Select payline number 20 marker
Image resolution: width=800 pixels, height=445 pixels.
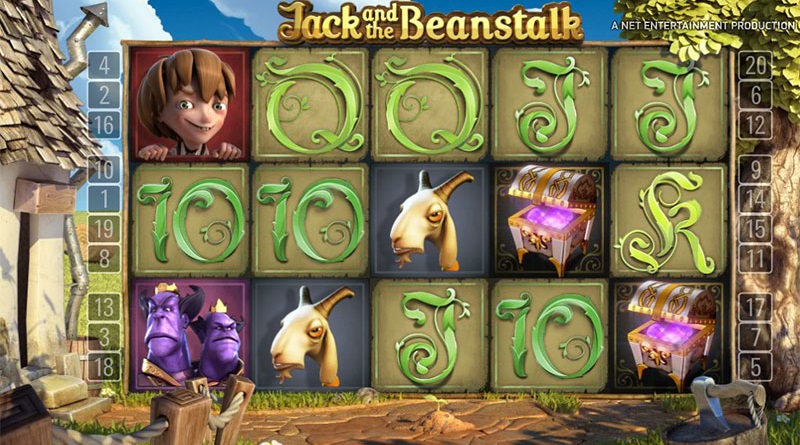[756, 67]
